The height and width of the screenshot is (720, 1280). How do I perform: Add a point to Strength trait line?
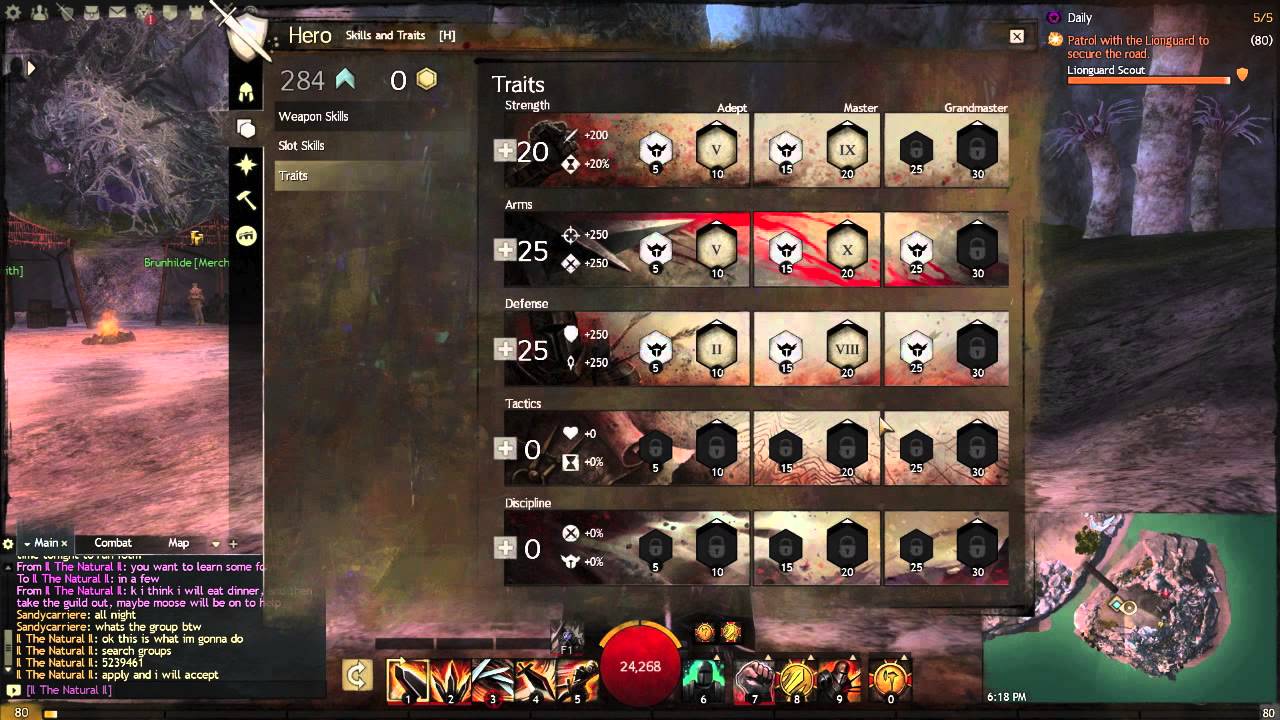[x=505, y=151]
